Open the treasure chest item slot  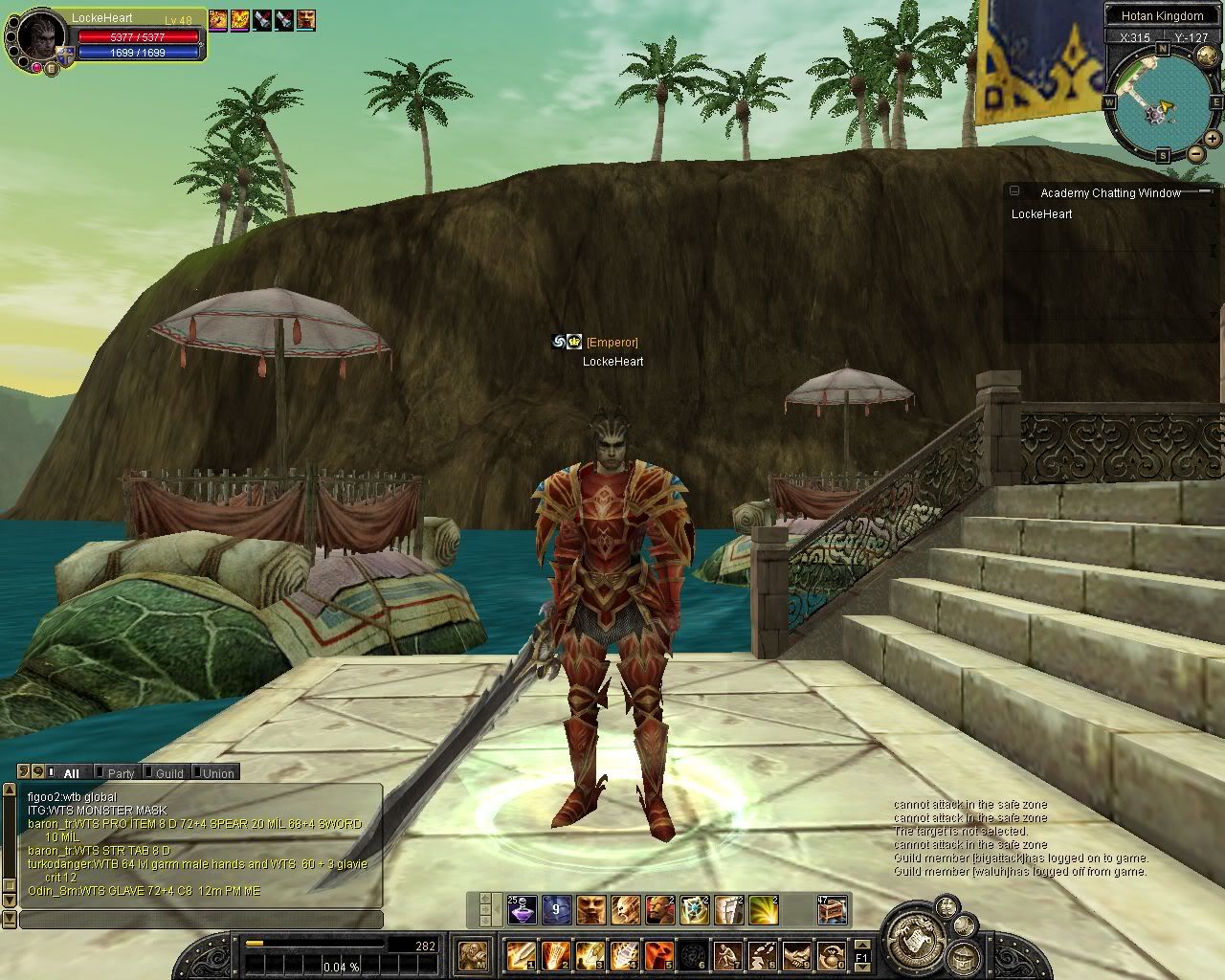pos(832,910)
